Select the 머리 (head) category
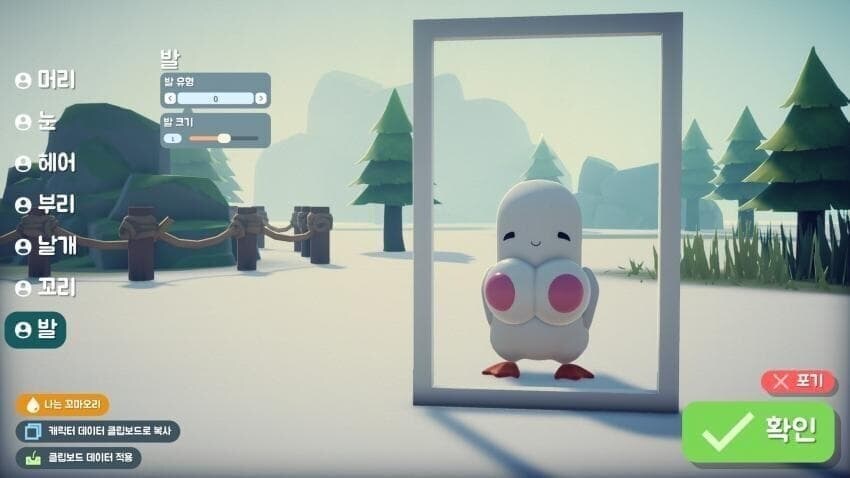The width and height of the screenshot is (850, 478). [45, 80]
